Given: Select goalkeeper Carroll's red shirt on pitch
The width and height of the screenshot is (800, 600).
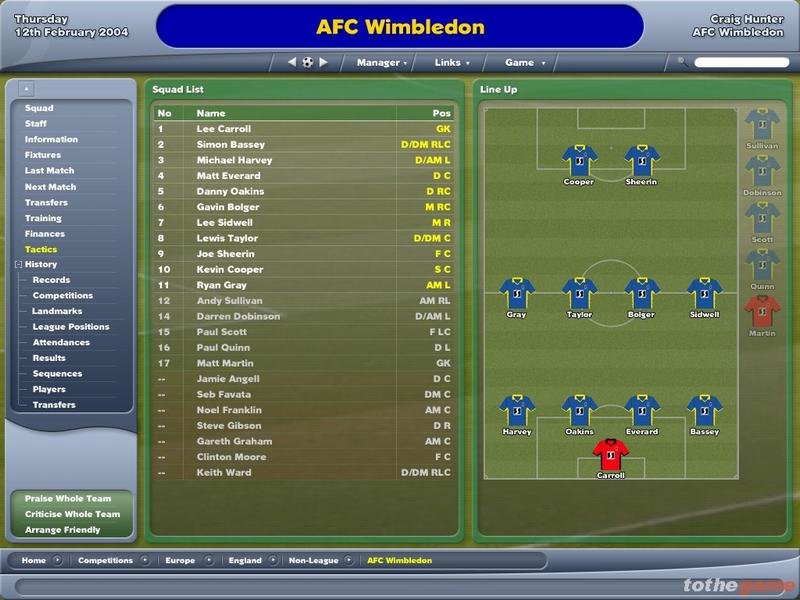Looking at the screenshot, I should (x=610, y=454).
